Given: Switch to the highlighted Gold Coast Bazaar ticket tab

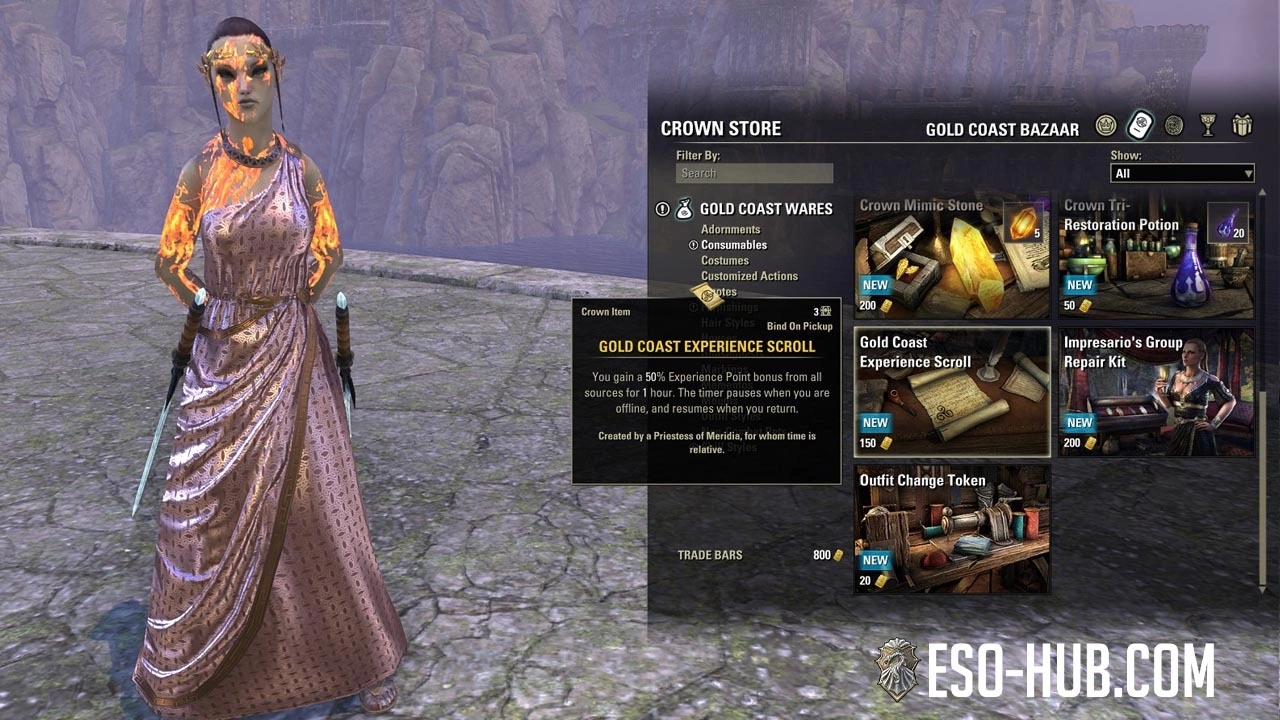Looking at the screenshot, I should (x=1140, y=125).
